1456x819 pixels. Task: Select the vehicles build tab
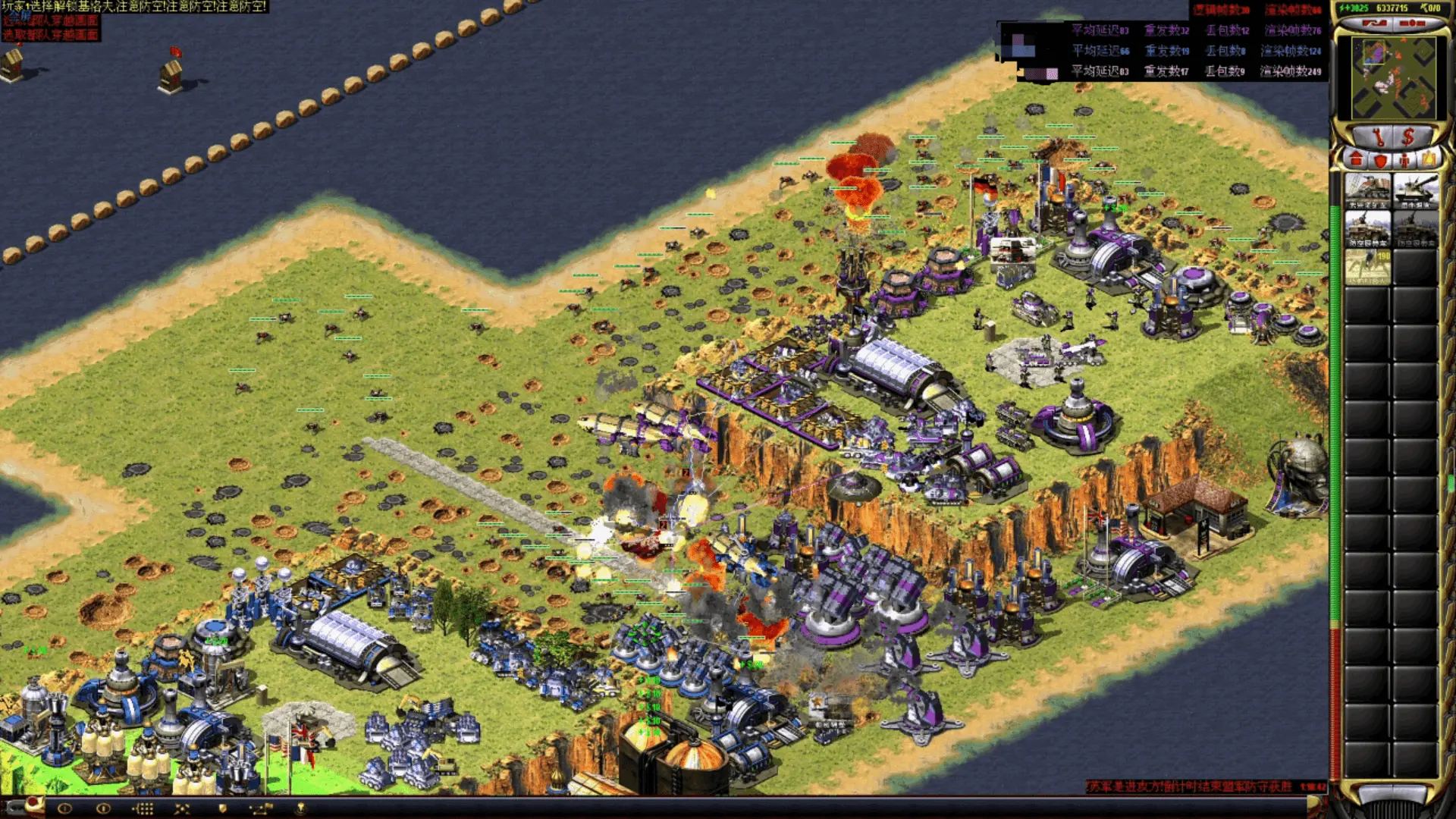(1429, 160)
